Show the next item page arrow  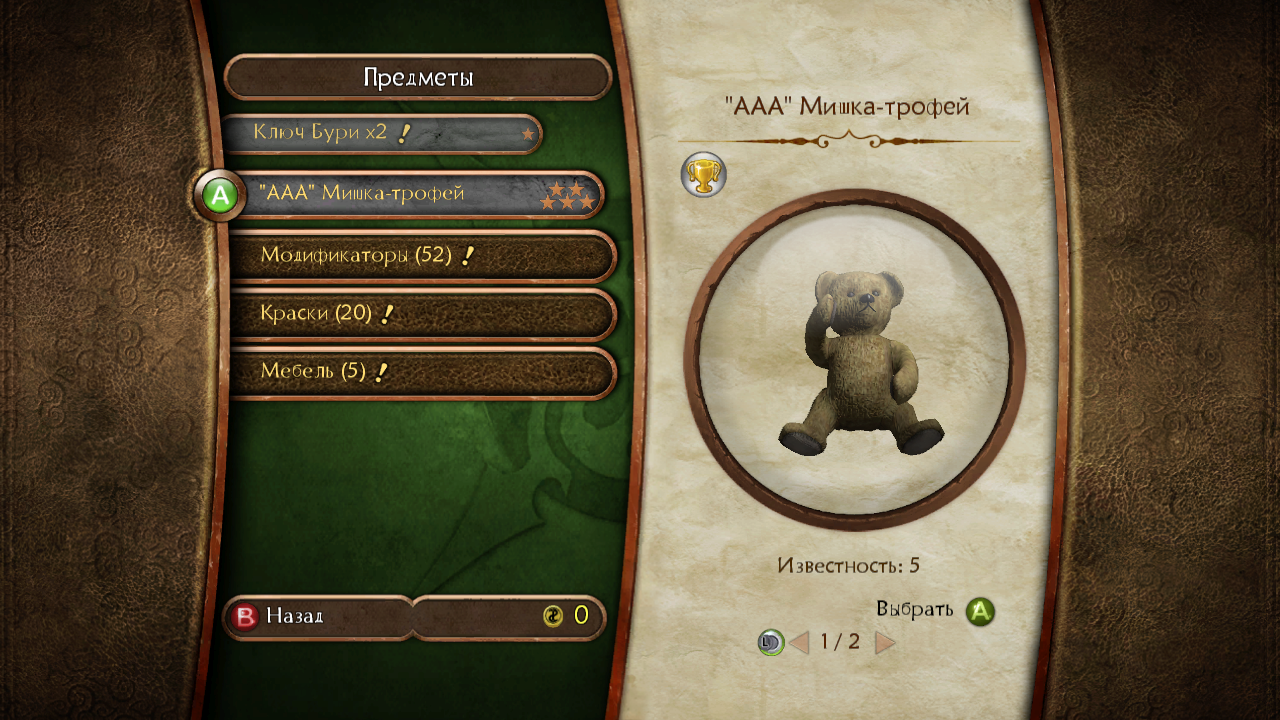pyautogui.click(x=885, y=642)
